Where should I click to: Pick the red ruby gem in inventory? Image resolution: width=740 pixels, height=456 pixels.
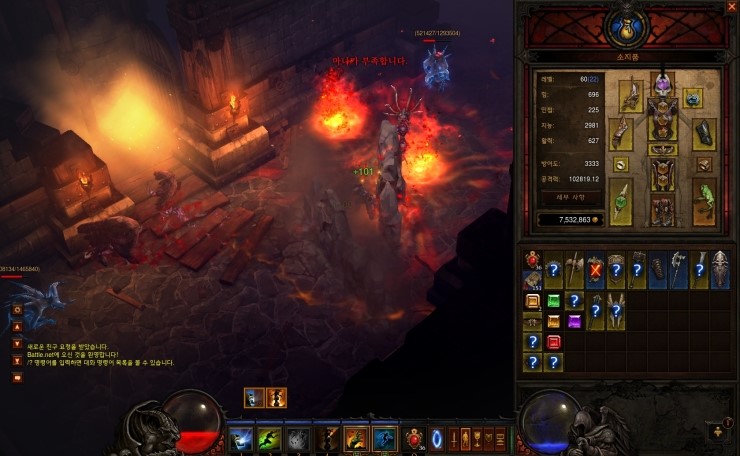click(553, 342)
